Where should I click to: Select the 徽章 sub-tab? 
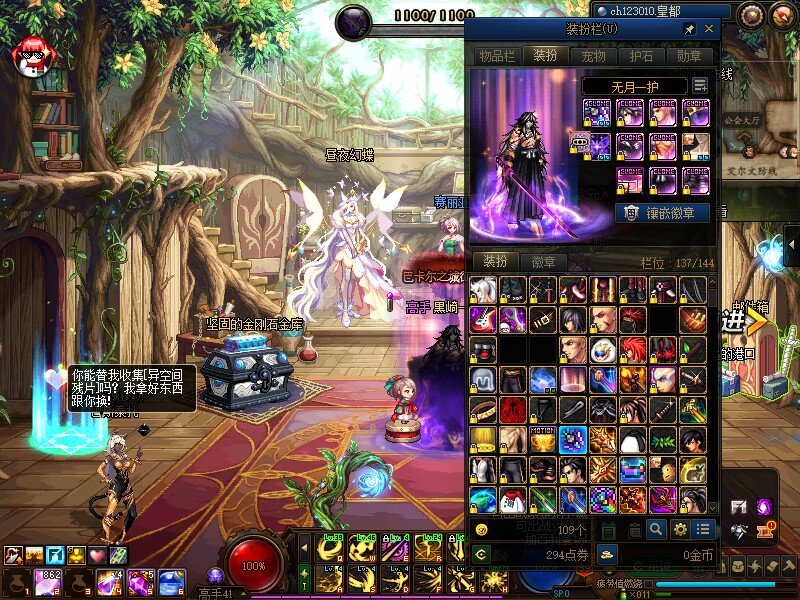(x=543, y=262)
